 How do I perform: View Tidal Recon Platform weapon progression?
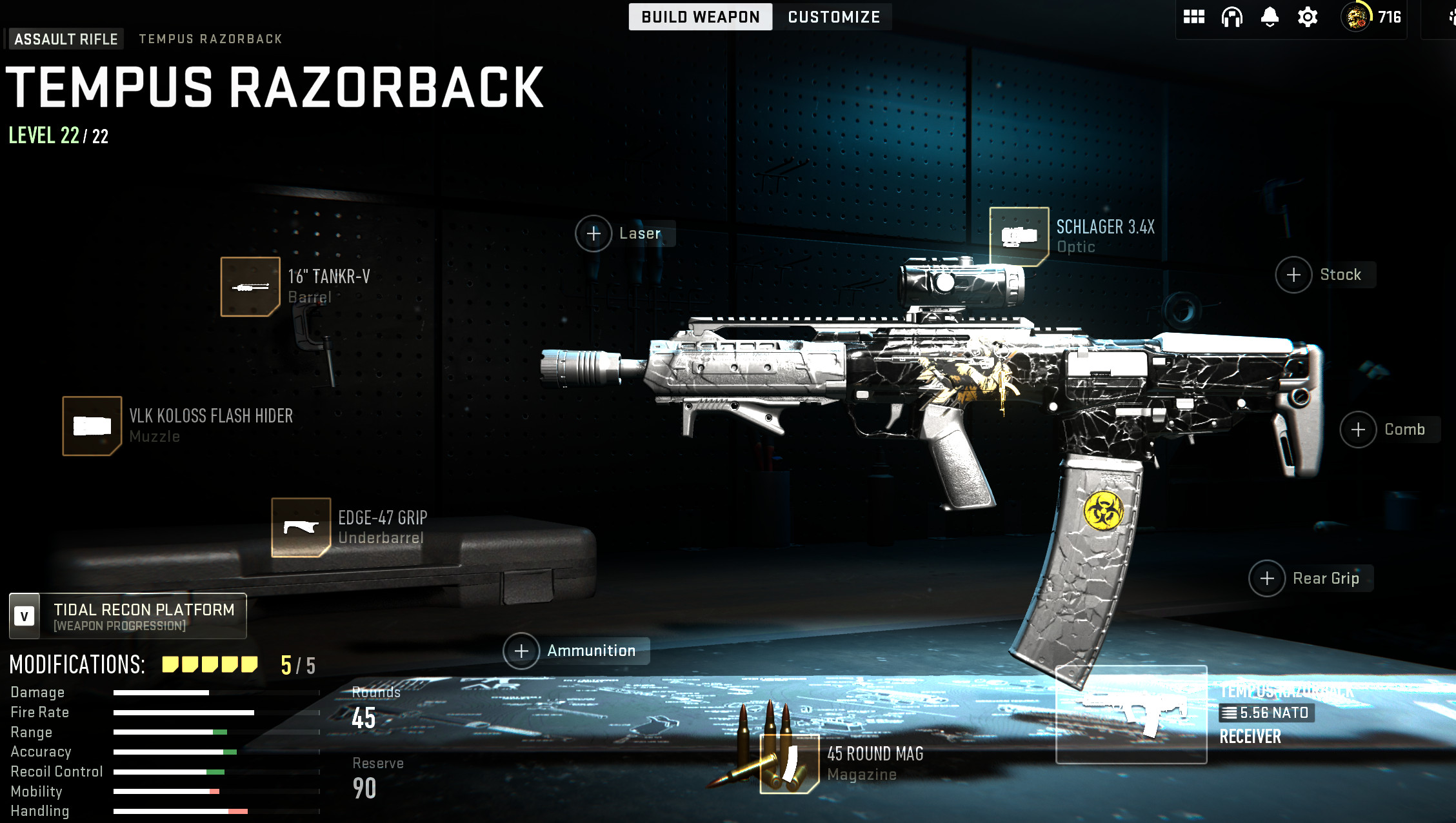pos(128,617)
